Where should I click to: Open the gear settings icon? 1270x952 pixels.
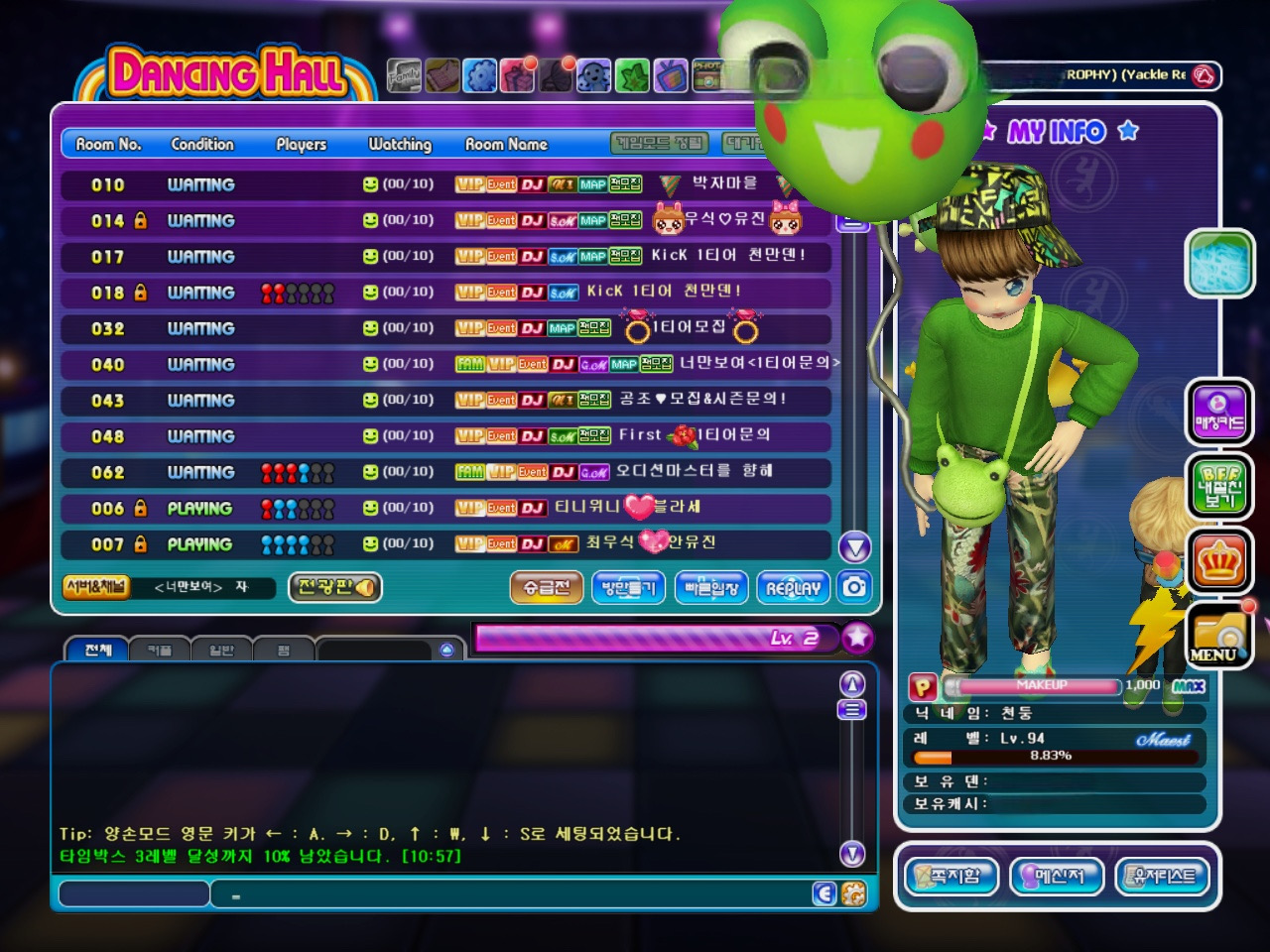pos(480,75)
